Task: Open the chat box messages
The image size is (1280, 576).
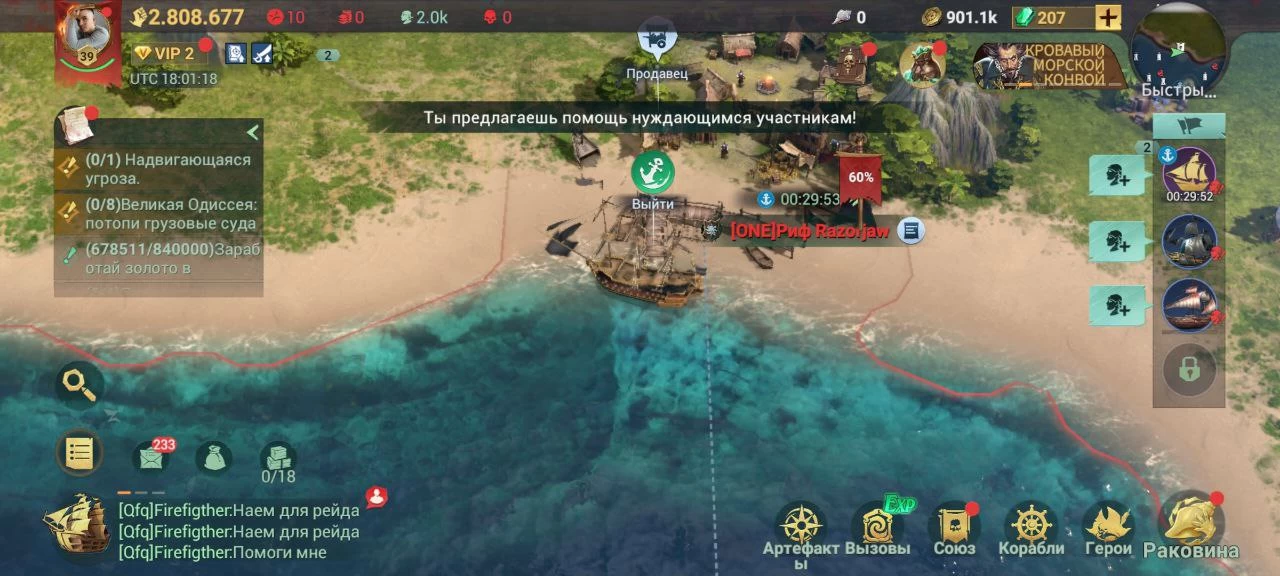Action: 238,531
